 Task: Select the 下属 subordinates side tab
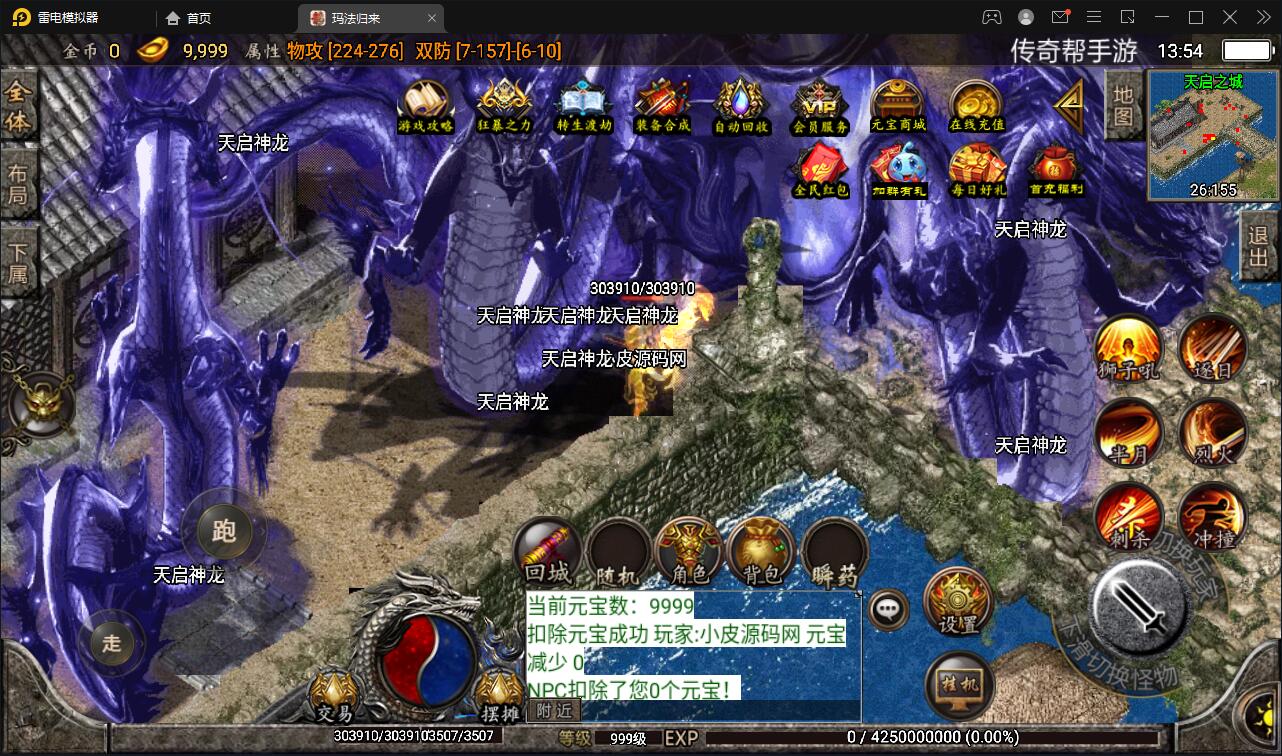point(20,260)
